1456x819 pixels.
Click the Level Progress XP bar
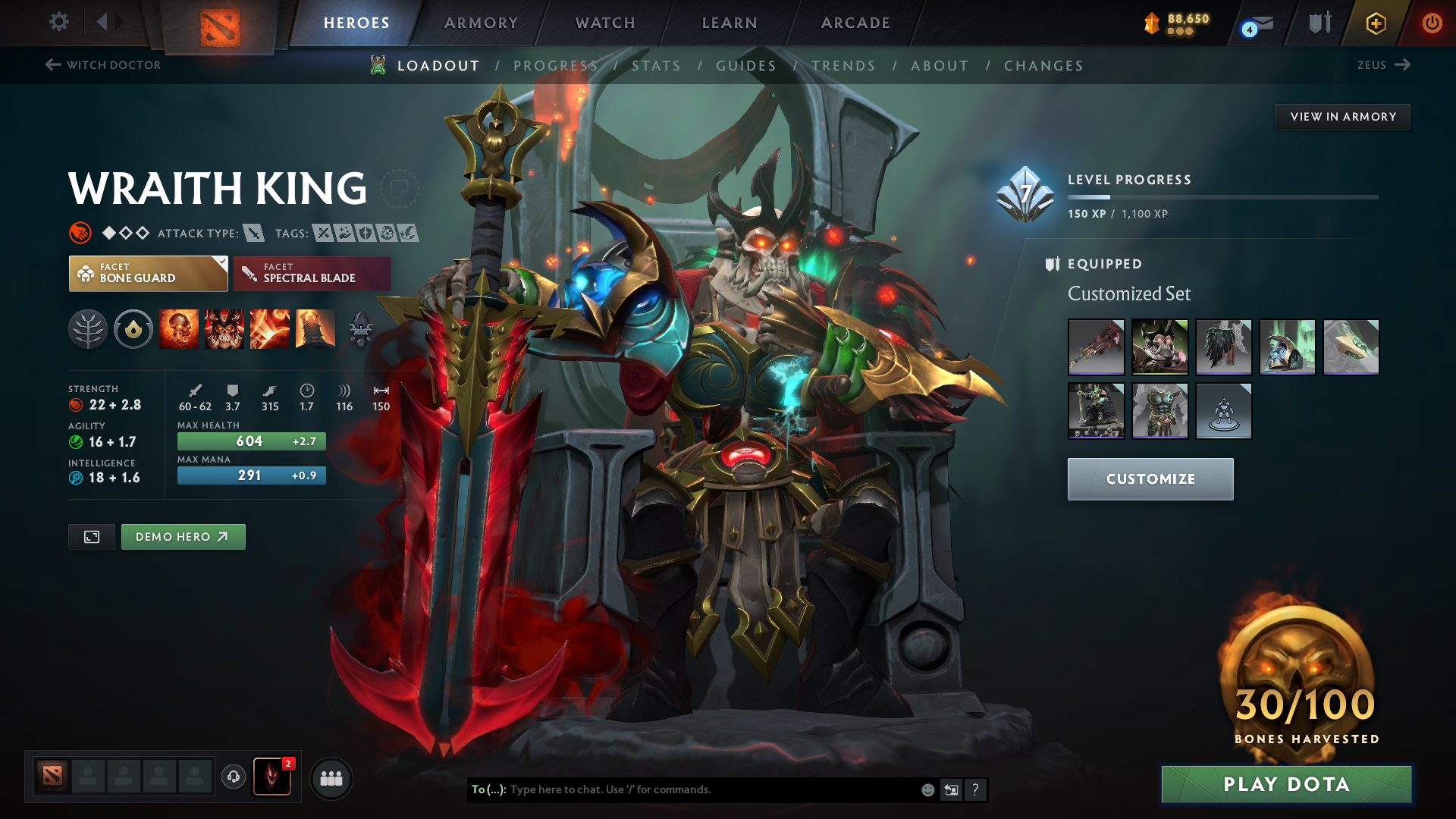[x=1222, y=196]
